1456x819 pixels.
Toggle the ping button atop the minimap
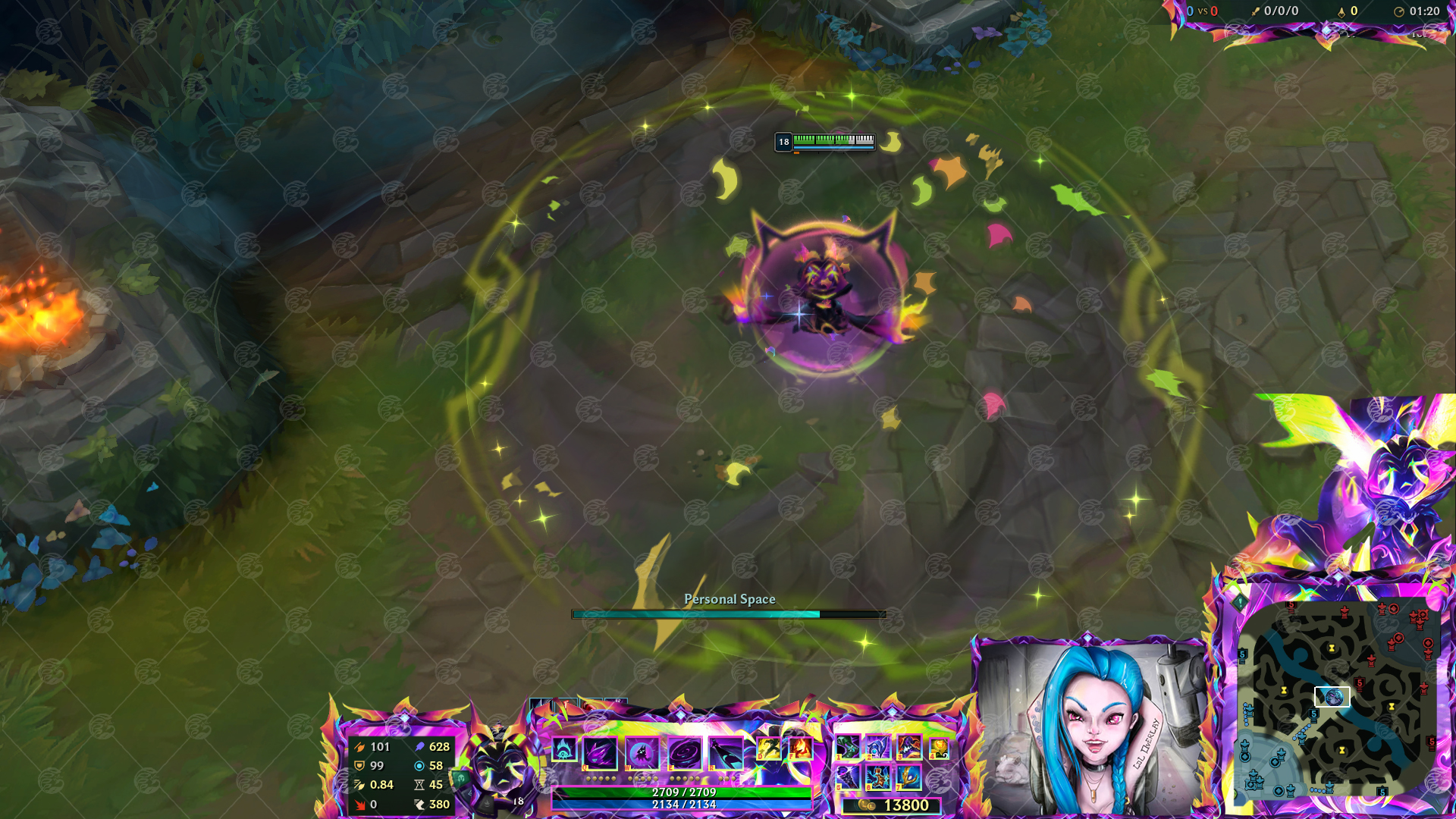[x=1240, y=603]
